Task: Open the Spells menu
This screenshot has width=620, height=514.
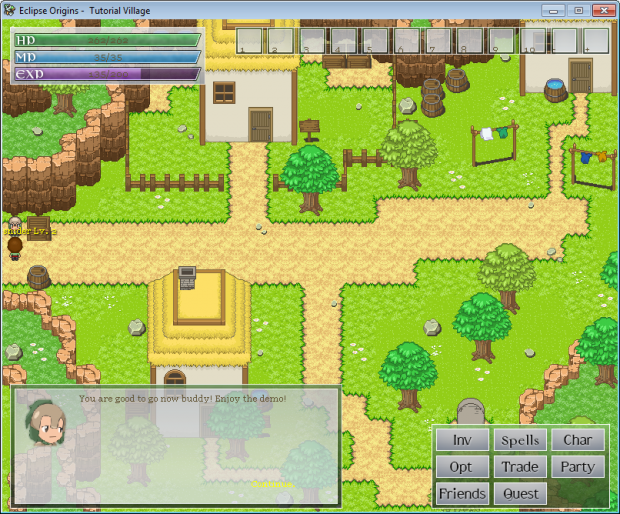Action: [520, 440]
